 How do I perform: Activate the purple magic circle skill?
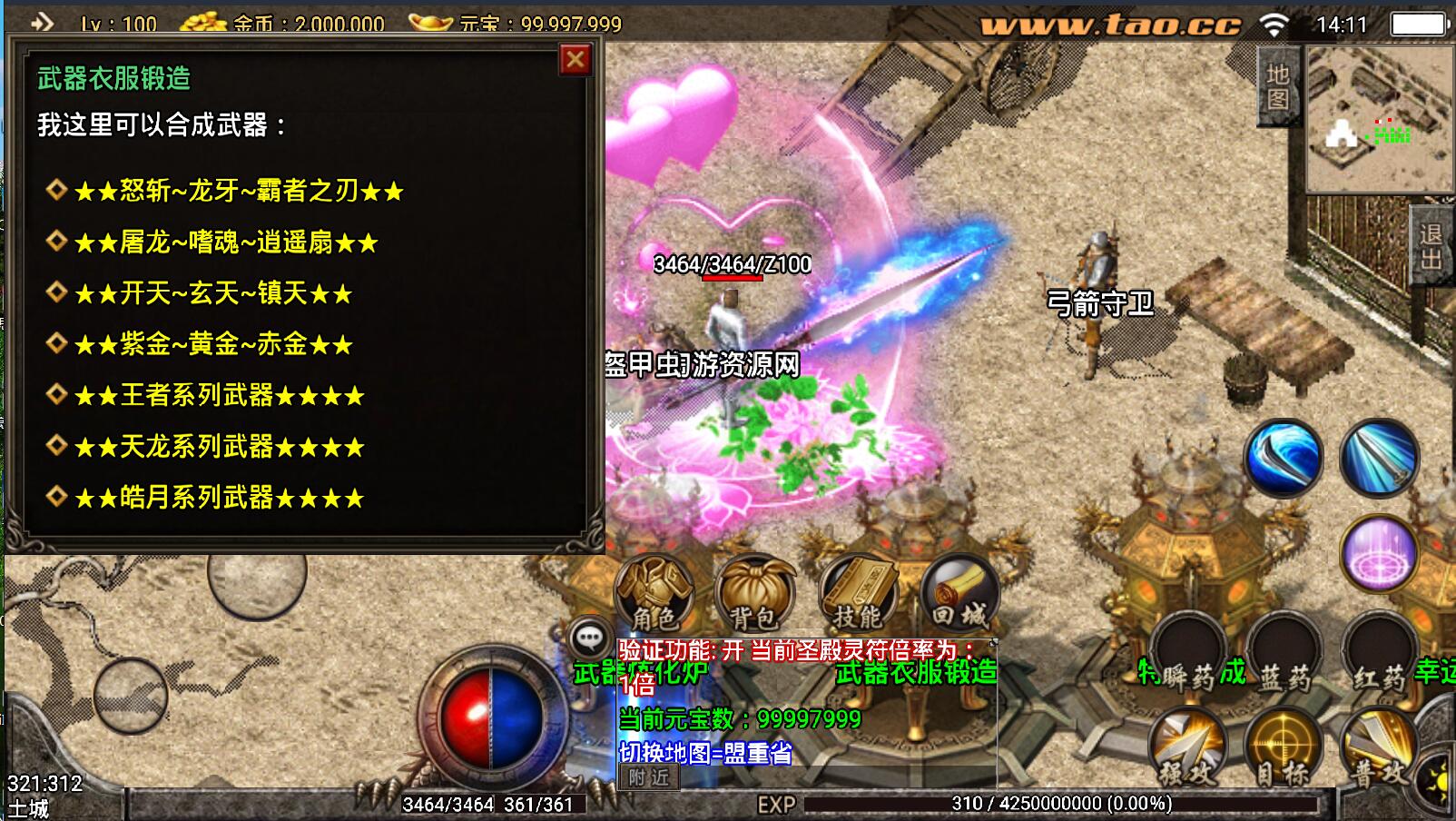tap(1379, 553)
